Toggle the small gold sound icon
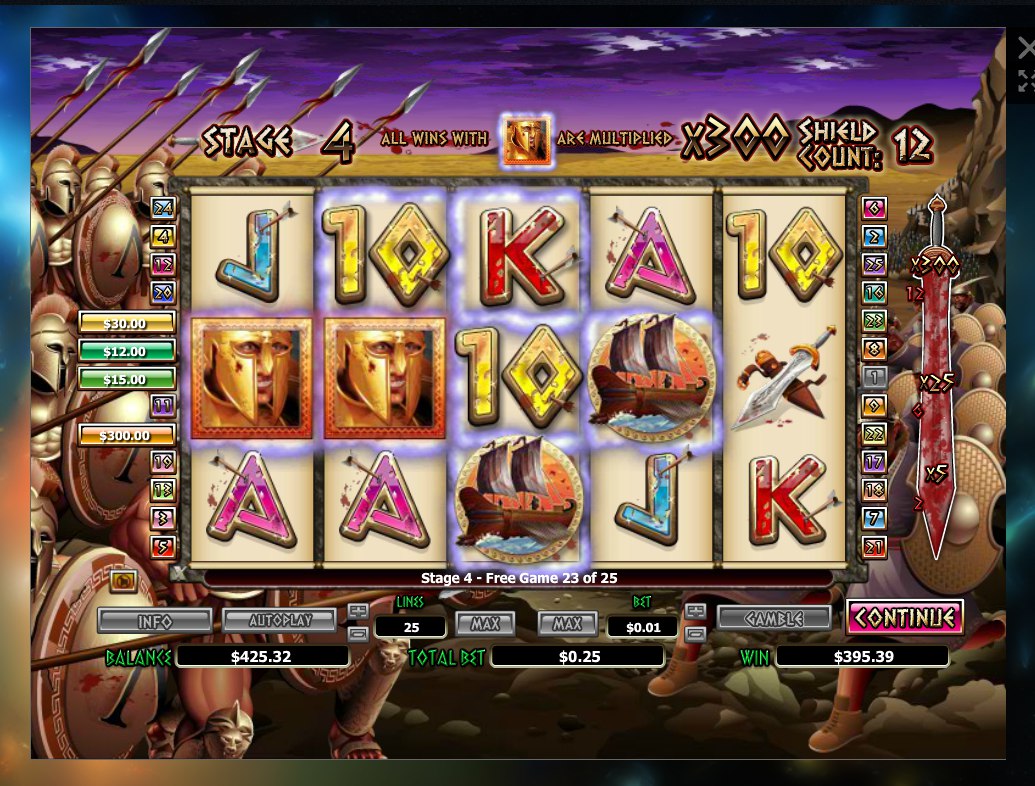The width and height of the screenshot is (1035, 786). coord(124,579)
